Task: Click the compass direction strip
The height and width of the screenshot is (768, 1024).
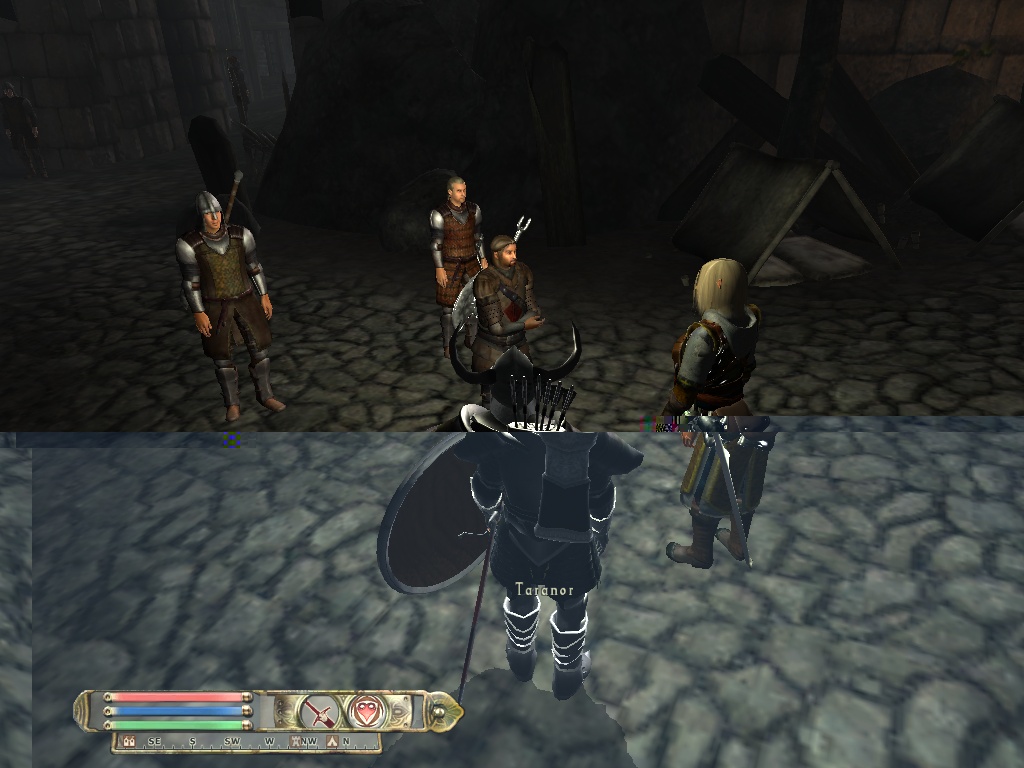Action: point(245,742)
